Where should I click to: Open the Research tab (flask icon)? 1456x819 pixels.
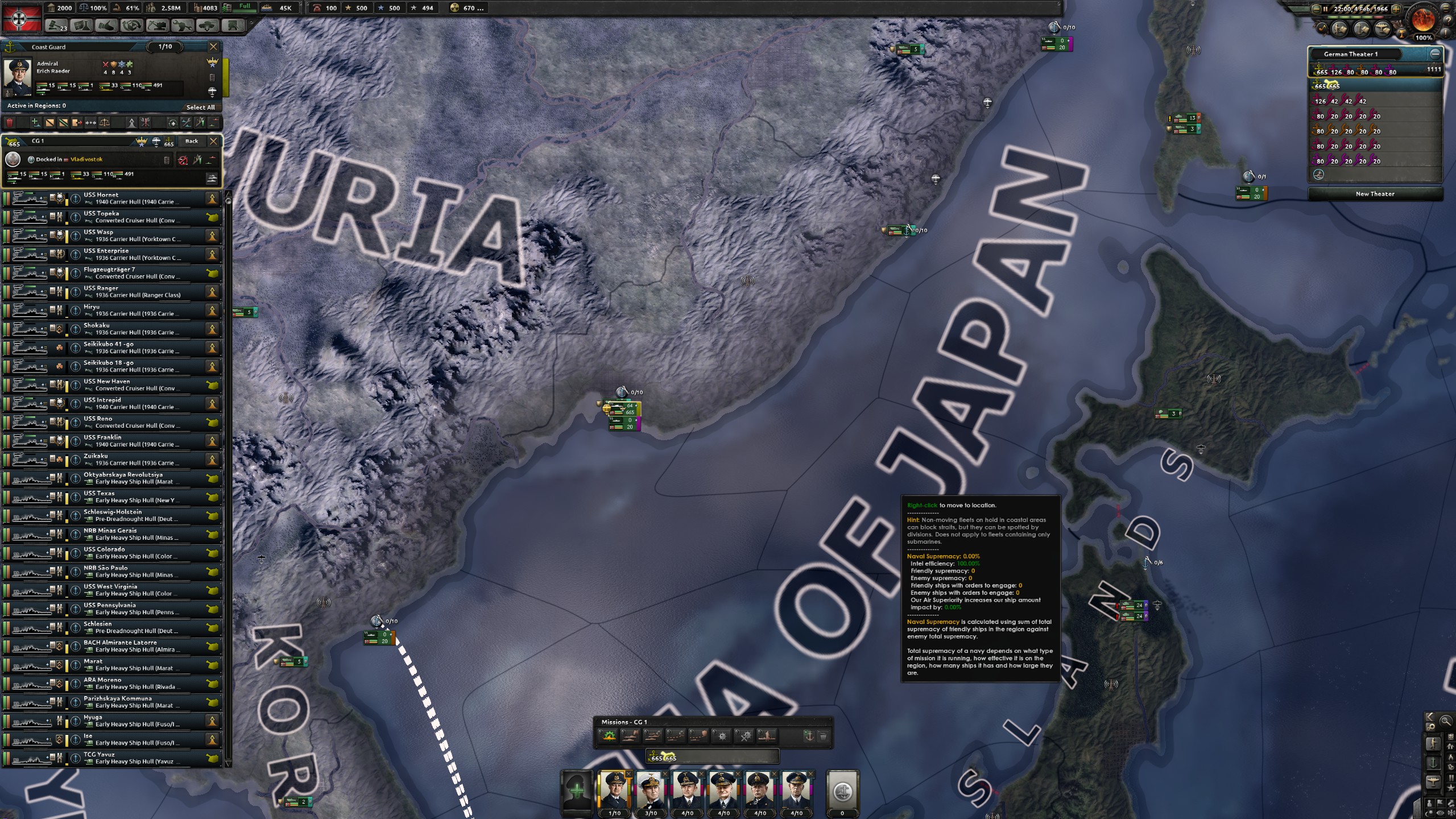tap(84, 26)
